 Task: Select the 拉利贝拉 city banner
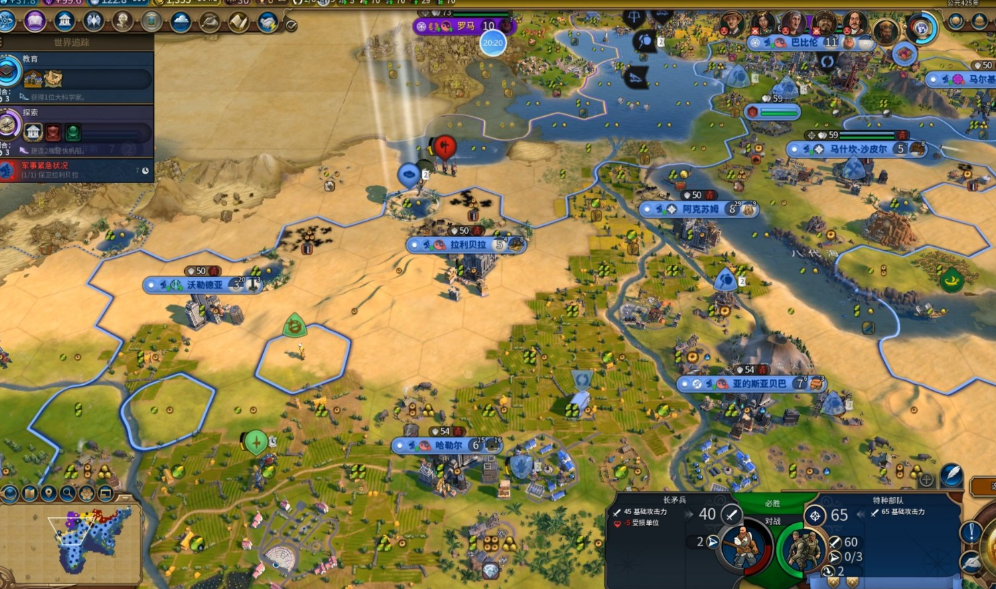click(x=467, y=244)
